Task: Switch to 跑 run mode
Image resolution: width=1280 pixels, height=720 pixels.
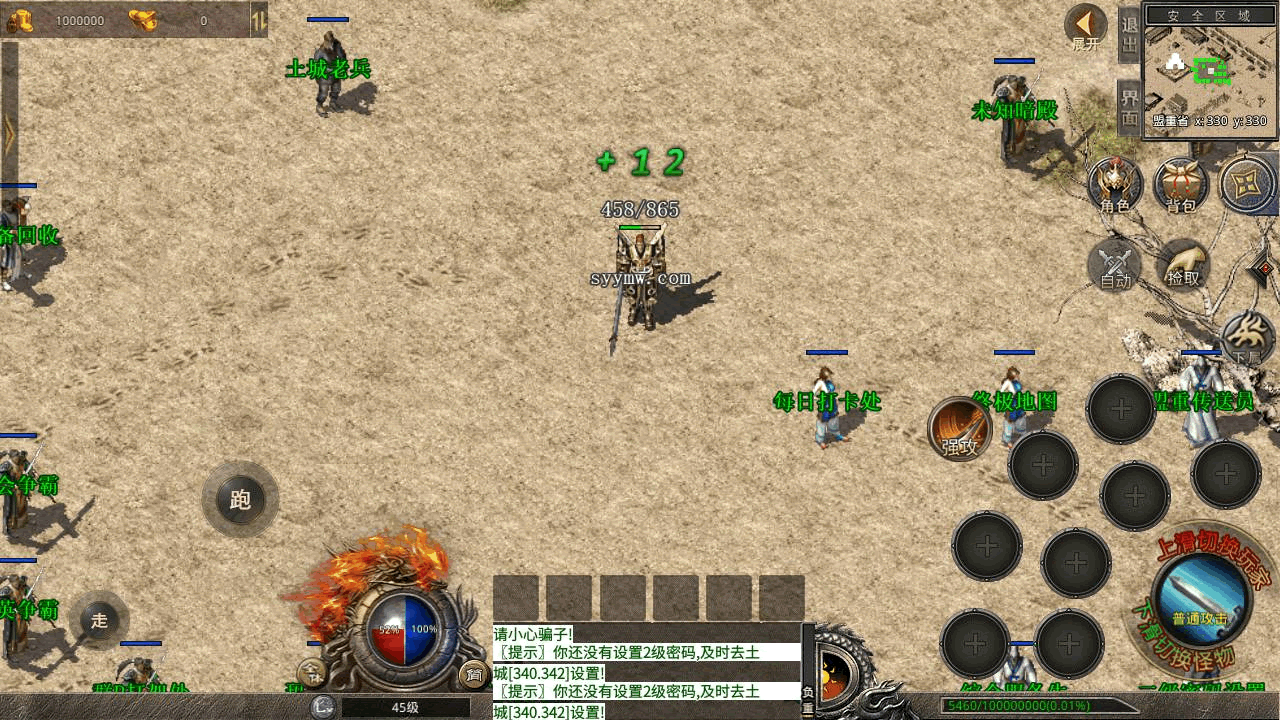Action: coord(240,499)
